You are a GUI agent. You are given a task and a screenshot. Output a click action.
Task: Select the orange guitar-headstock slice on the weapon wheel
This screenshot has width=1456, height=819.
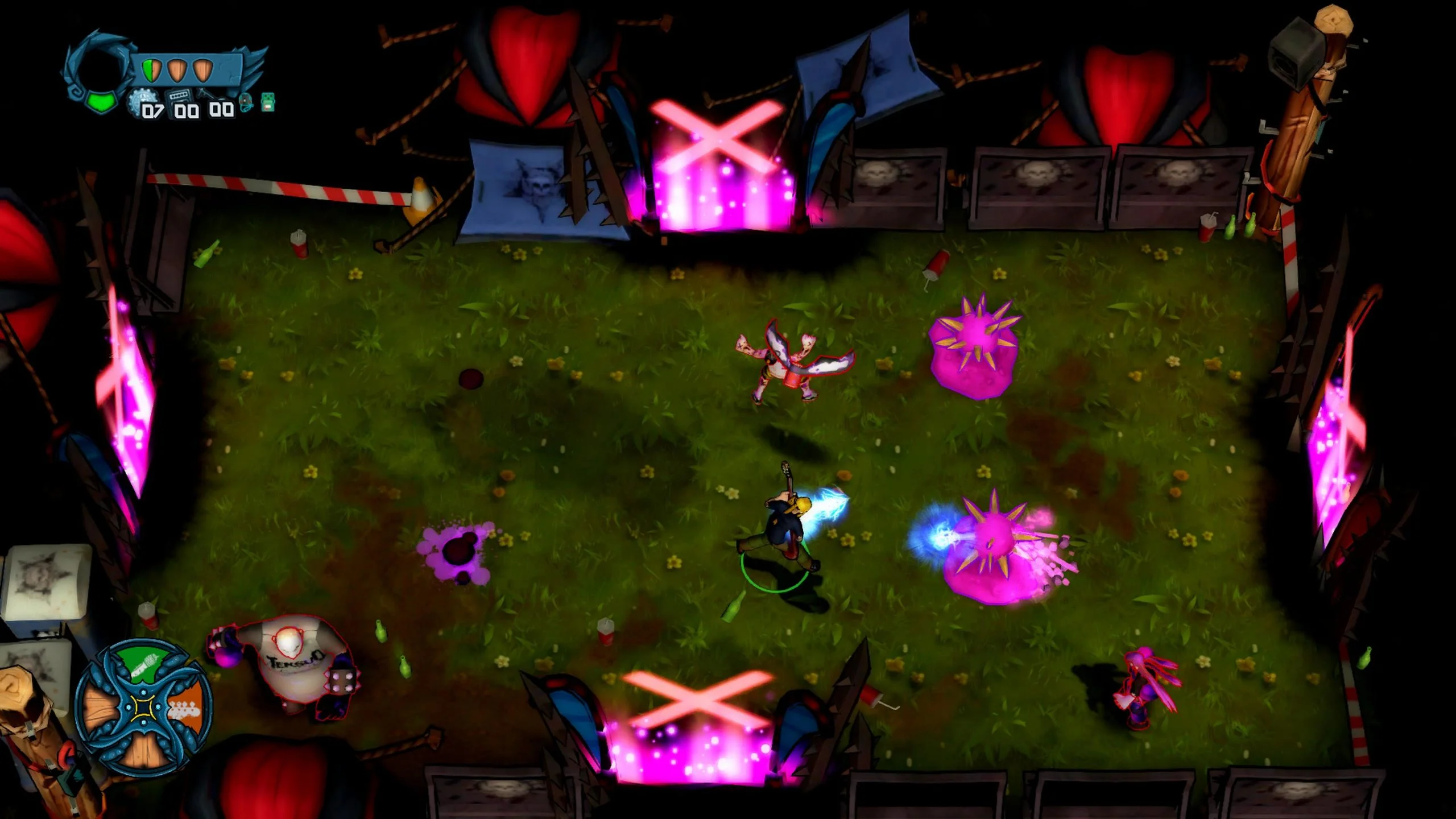186,707
